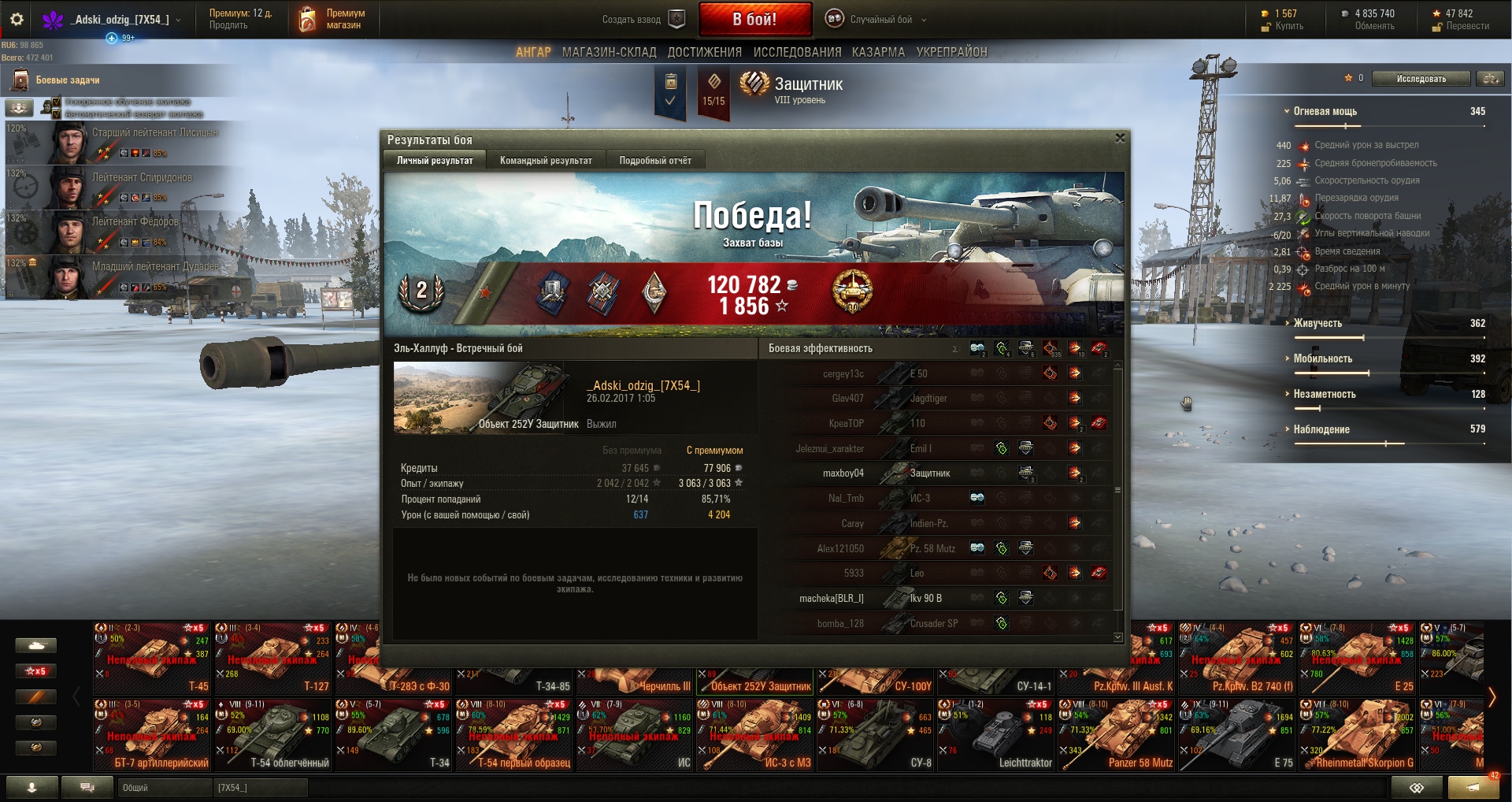1512x802 pixels.
Task: Open the УКРЕПРАЙОН stronghold
Action: (951, 52)
